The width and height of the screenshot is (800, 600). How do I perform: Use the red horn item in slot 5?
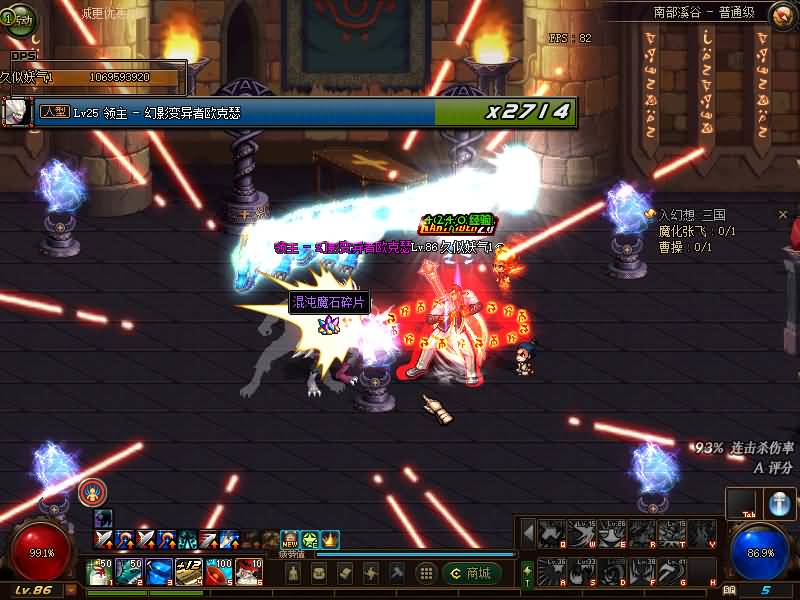219,572
